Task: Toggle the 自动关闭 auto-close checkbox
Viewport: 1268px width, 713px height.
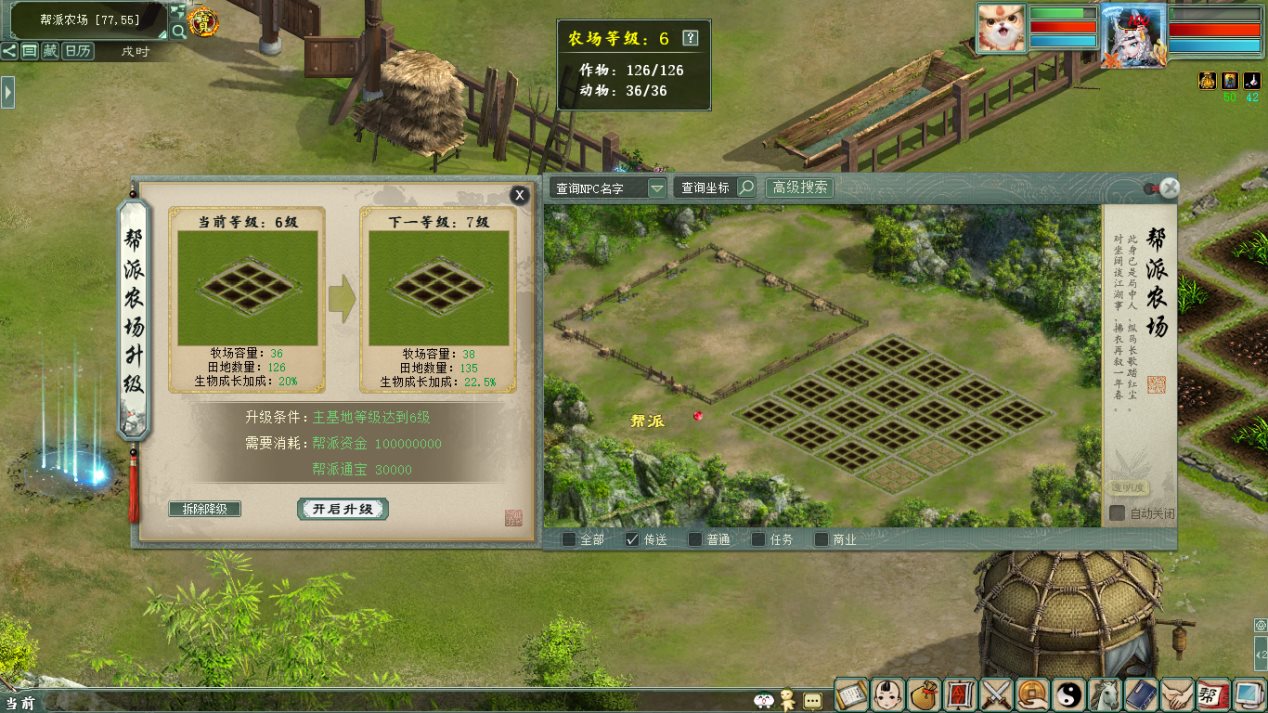Action: pos(1117,513)
